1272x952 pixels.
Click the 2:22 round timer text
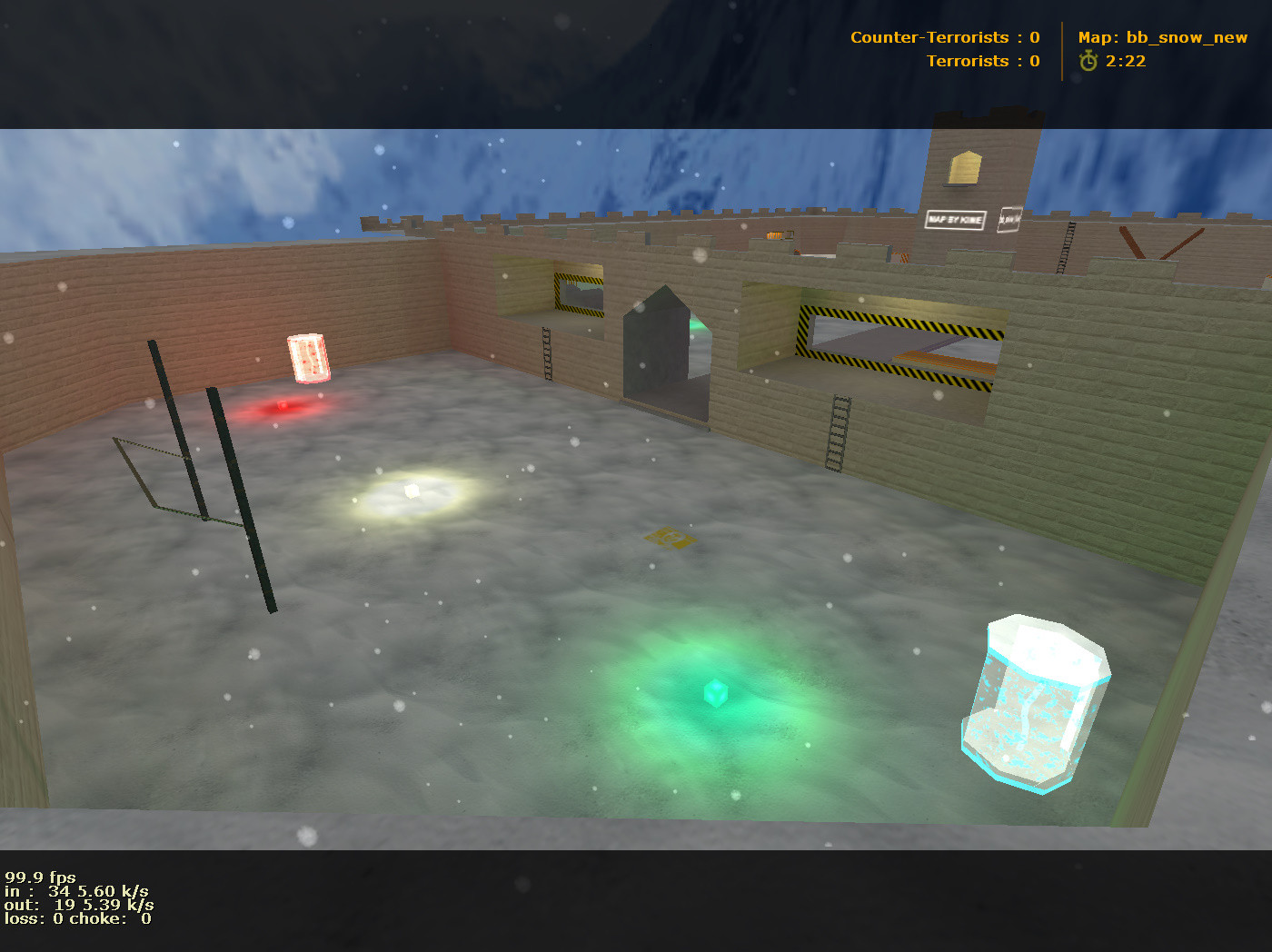[x=1125, y=62]
